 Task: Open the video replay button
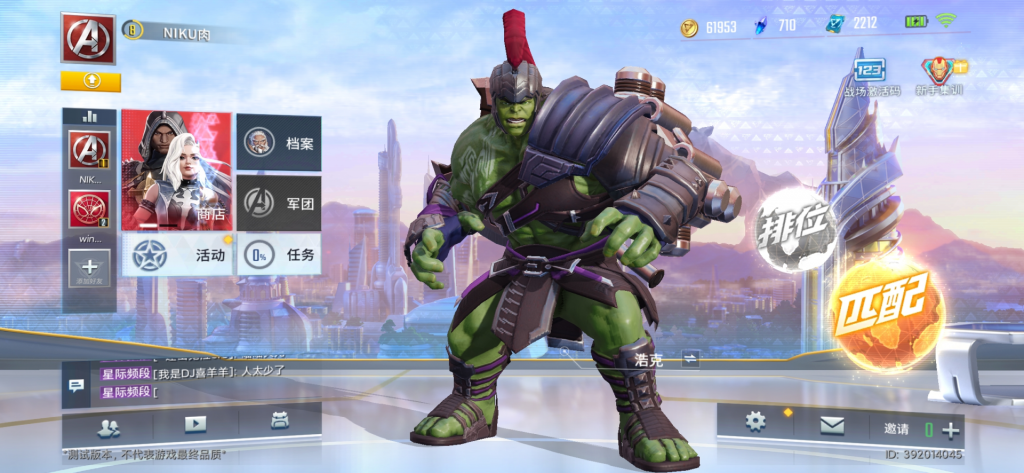(x=194, y=425)
